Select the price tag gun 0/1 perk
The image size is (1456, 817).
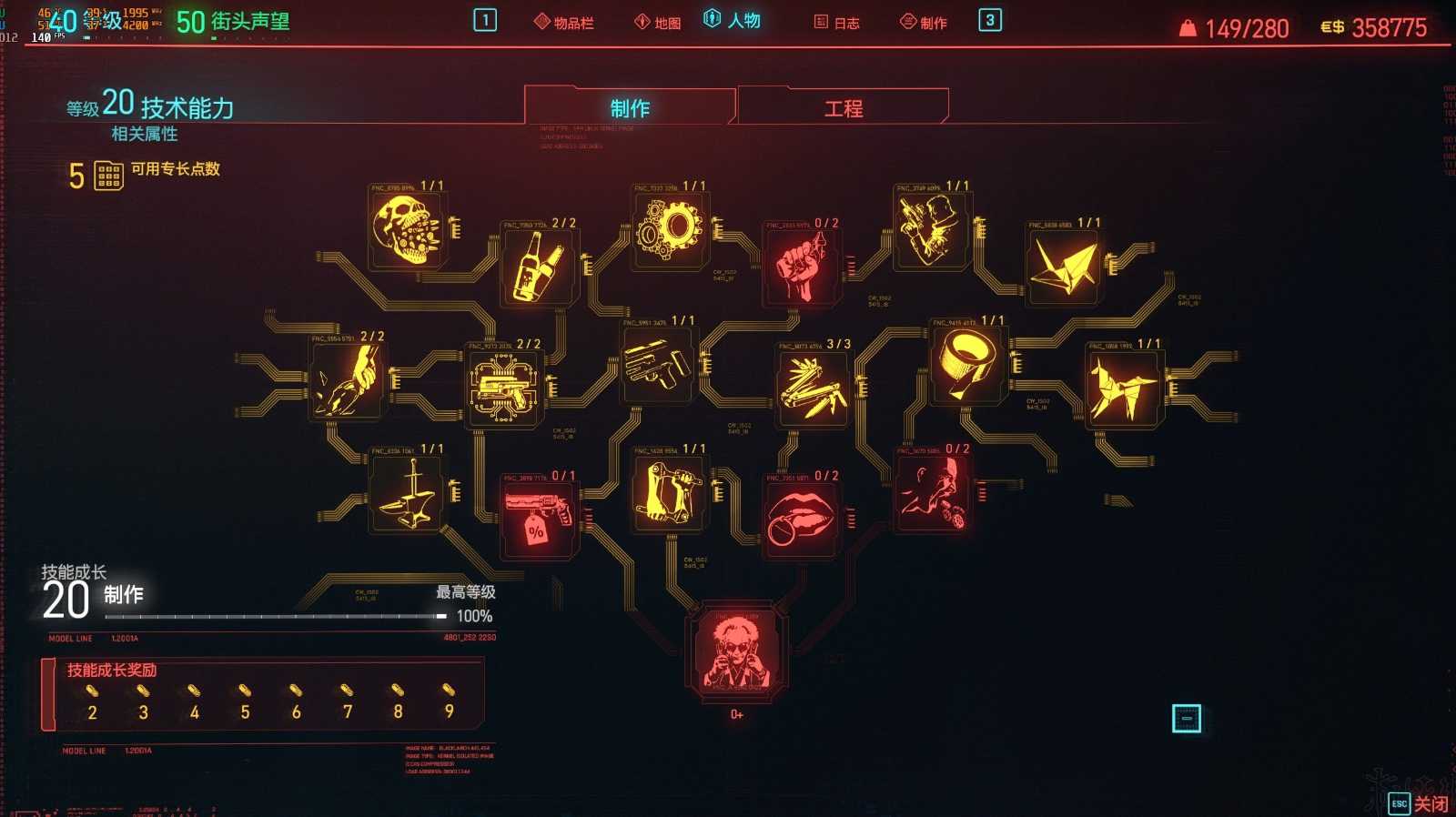(x=538, y=514)
